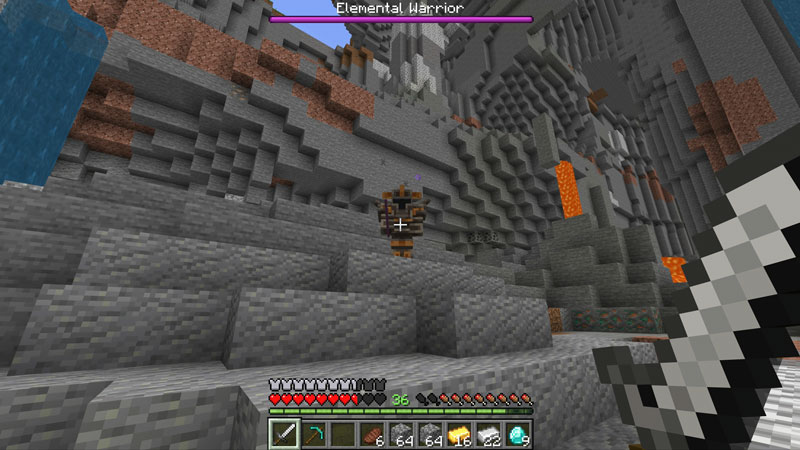This screenshot has height=450, width=800.
Task: Select the gold ingot stack of 16
Action: pyautogui.click(x=459, y=434)
